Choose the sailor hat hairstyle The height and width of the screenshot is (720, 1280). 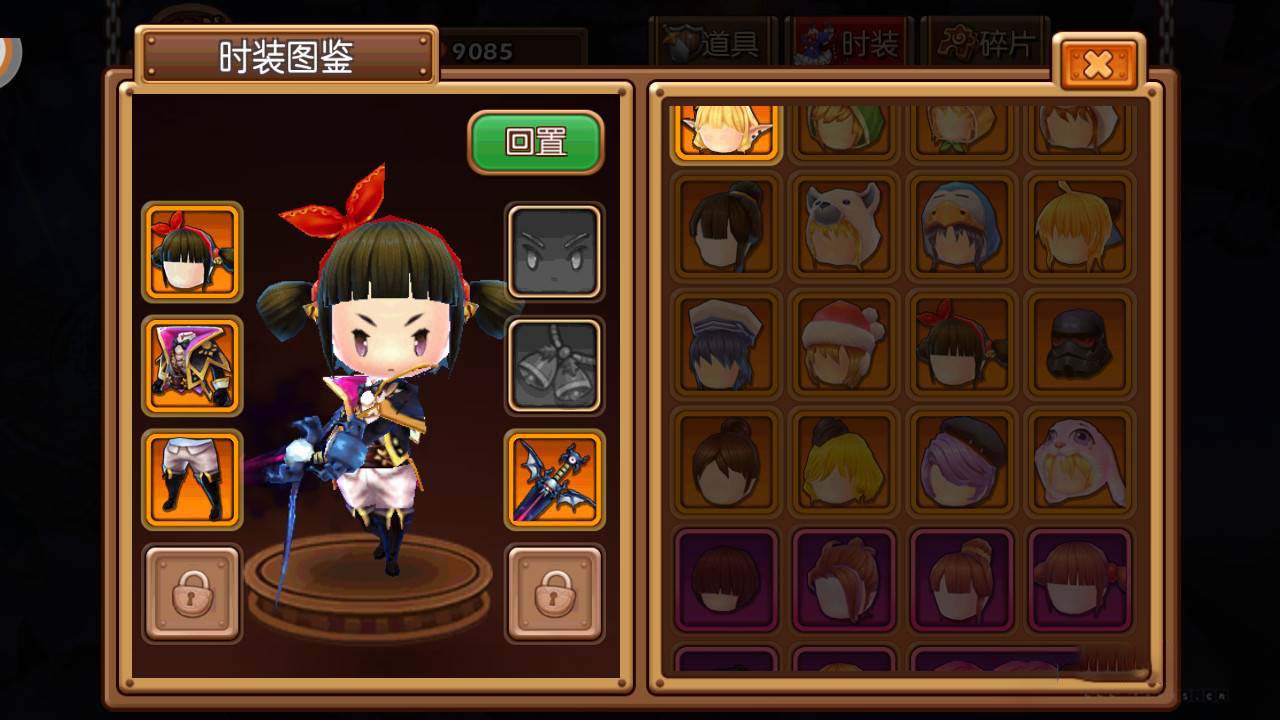723,344
